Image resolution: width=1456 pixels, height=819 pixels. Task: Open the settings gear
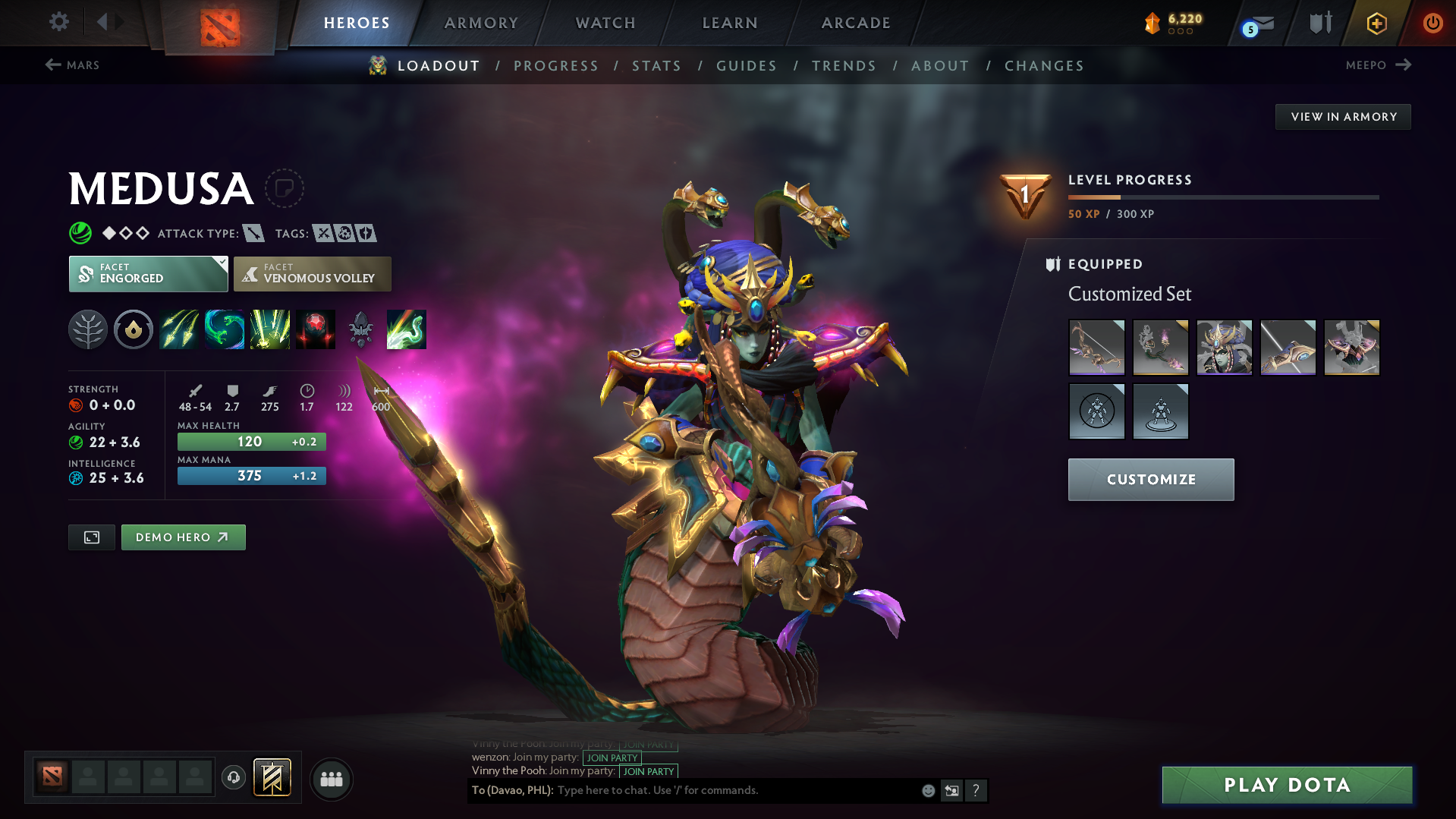[58, 22]
